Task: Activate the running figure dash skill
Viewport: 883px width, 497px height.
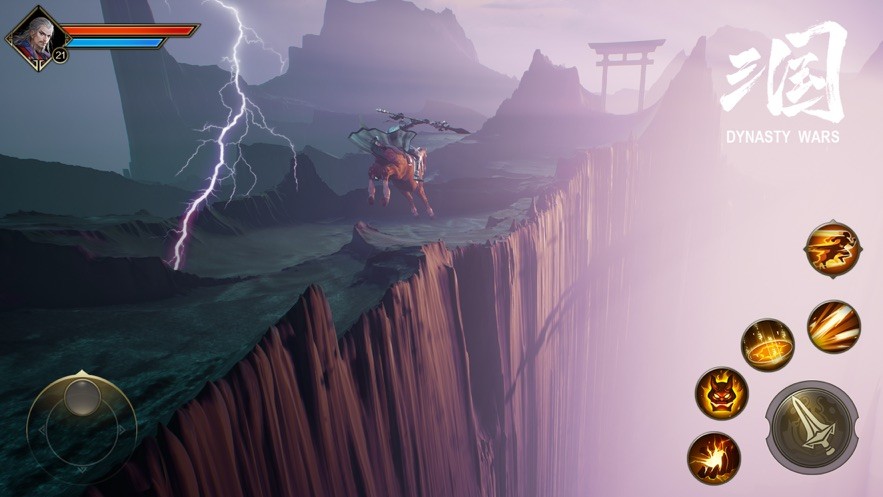Action: tap(832, 247)
